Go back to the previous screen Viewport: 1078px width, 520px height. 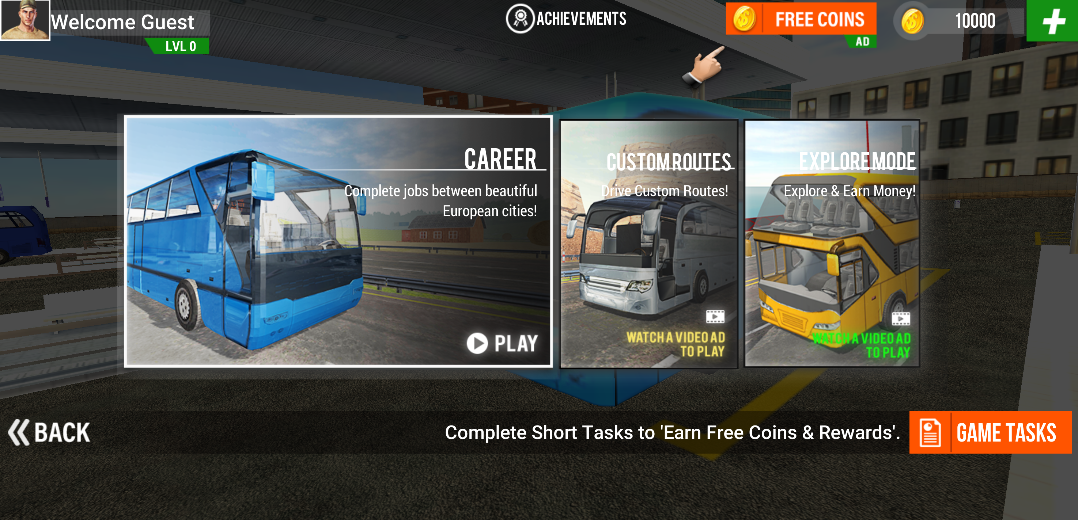[x=49, y=432]
